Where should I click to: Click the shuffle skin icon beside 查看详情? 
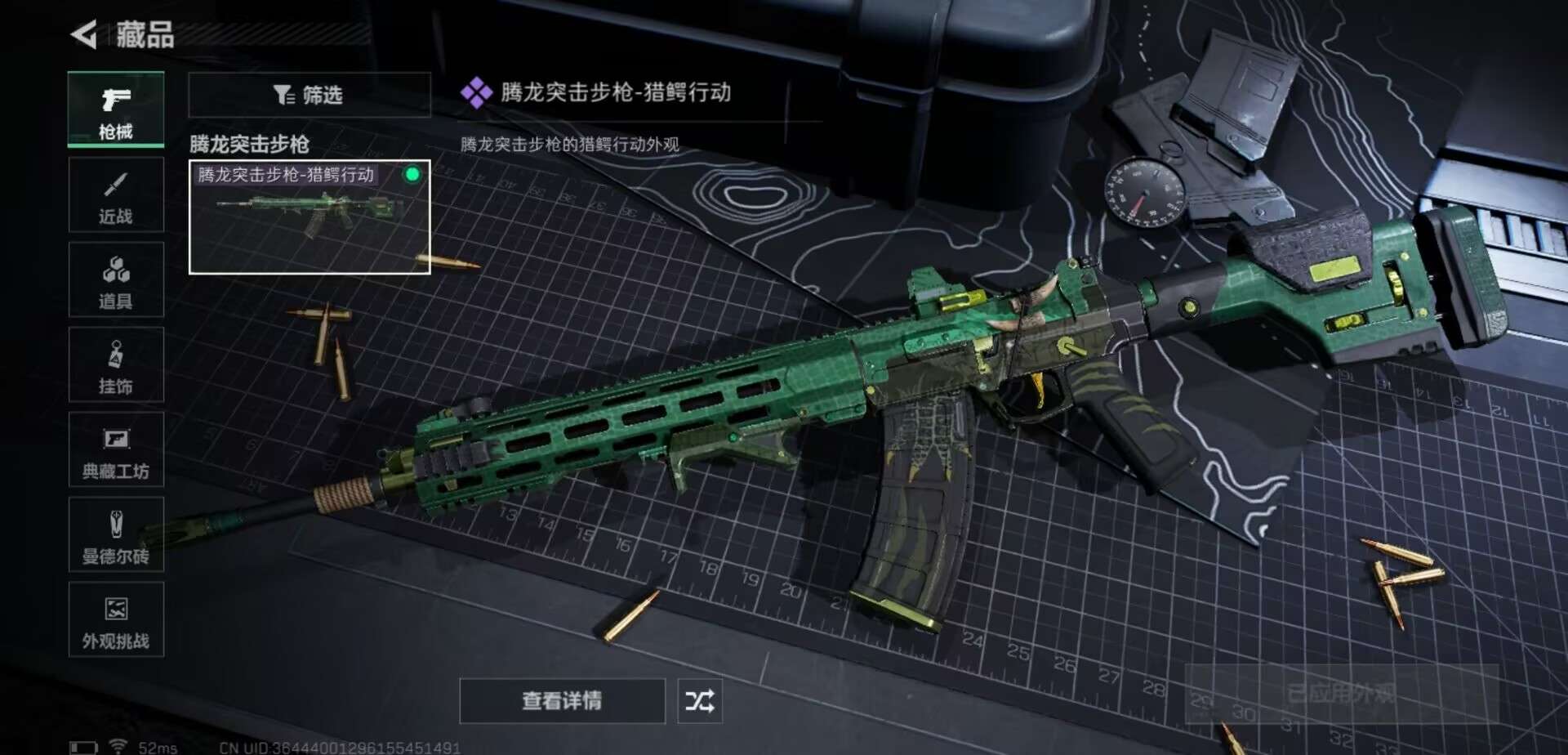[x=698, y=701]
